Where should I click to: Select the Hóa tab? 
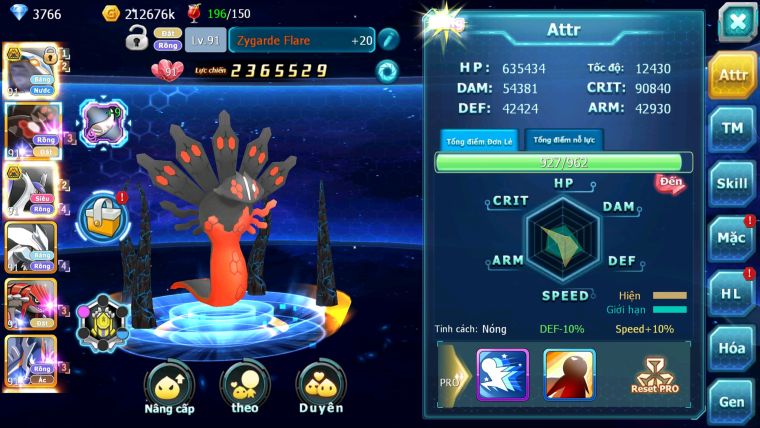click(x=733, y=347)
